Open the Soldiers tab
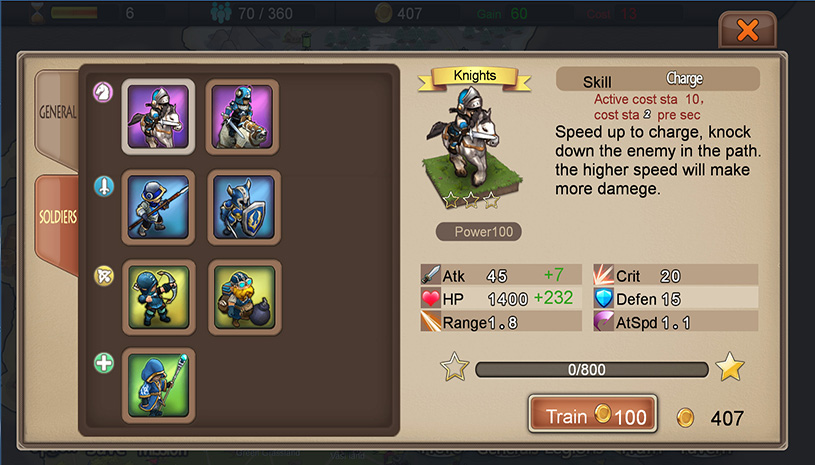Image resolution: width=815 pixels, height=465 pixels. (x=57, y=218)
